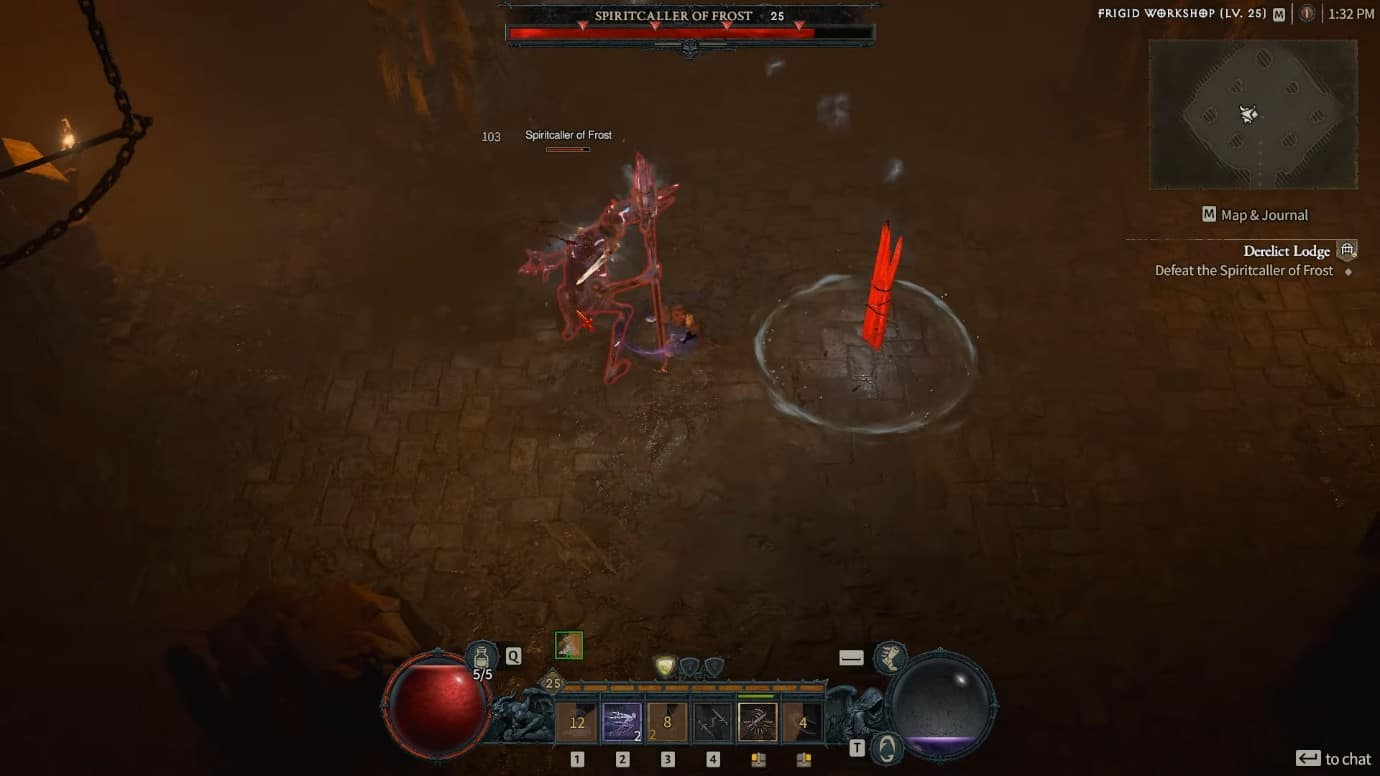Select the Derelict Lodge quest entry

1287,250
